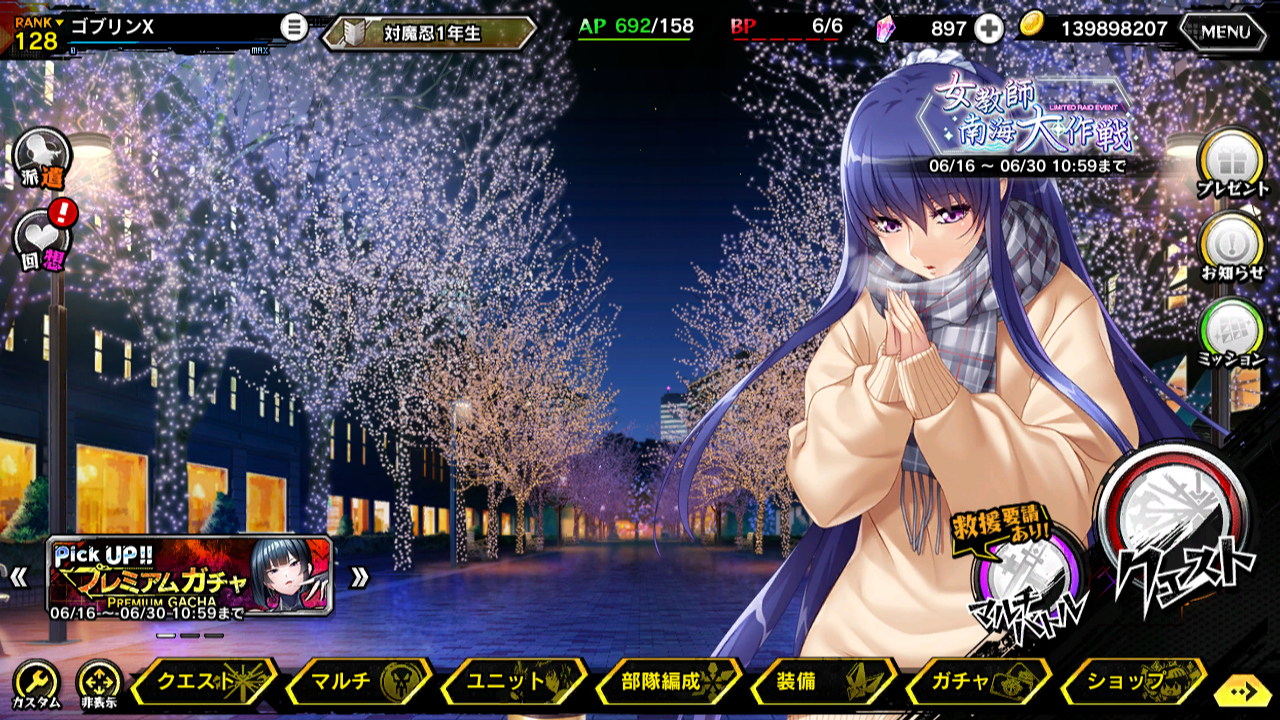Image resolution: width=1280 pixels, height=720 pixels.
Task: Show the next banner with right arrows
Action: pyautogui.click(x=359, y=577)
